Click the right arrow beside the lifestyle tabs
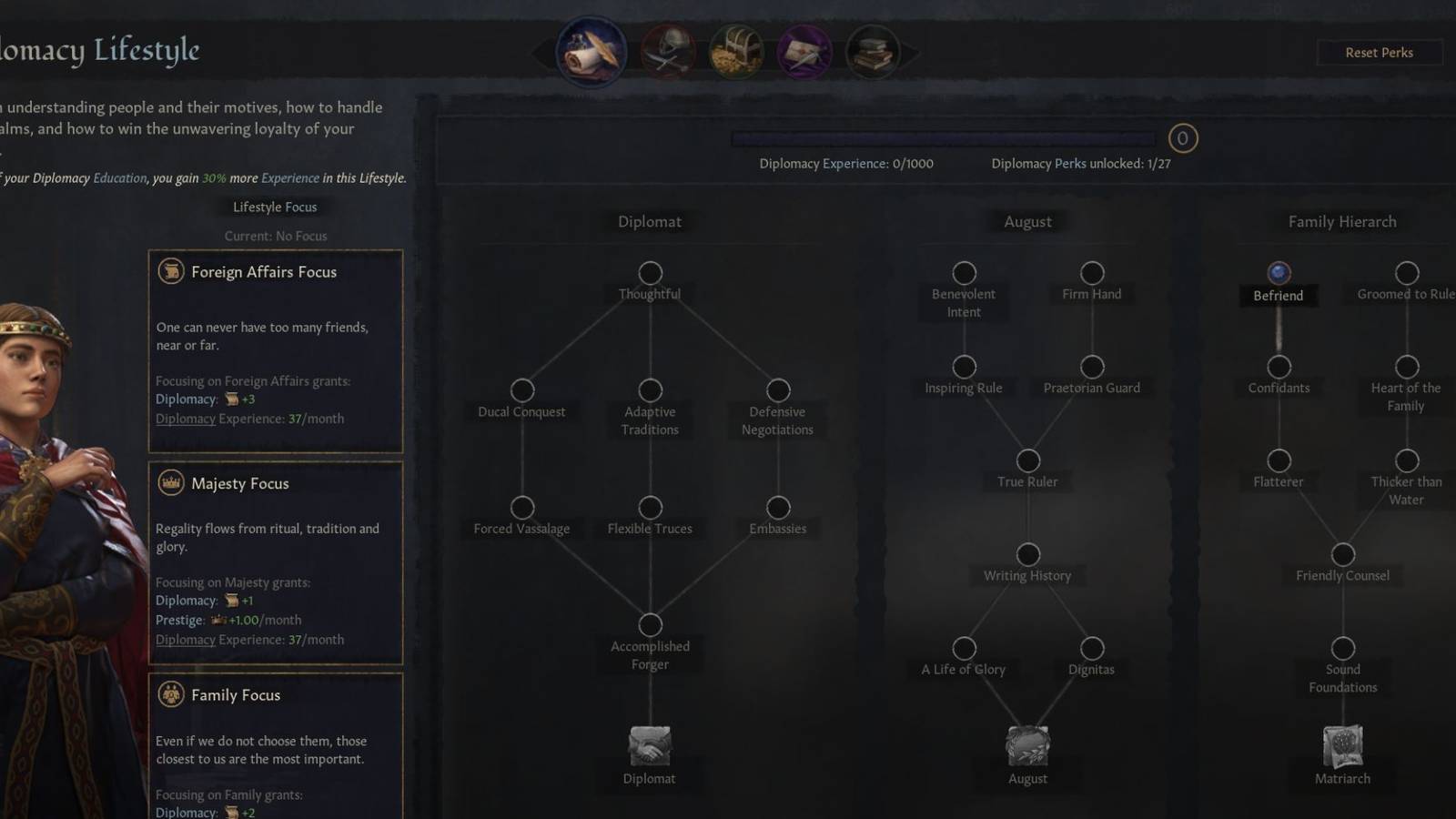This screenshot has height=819, width=1456. [x=910, y=52]
